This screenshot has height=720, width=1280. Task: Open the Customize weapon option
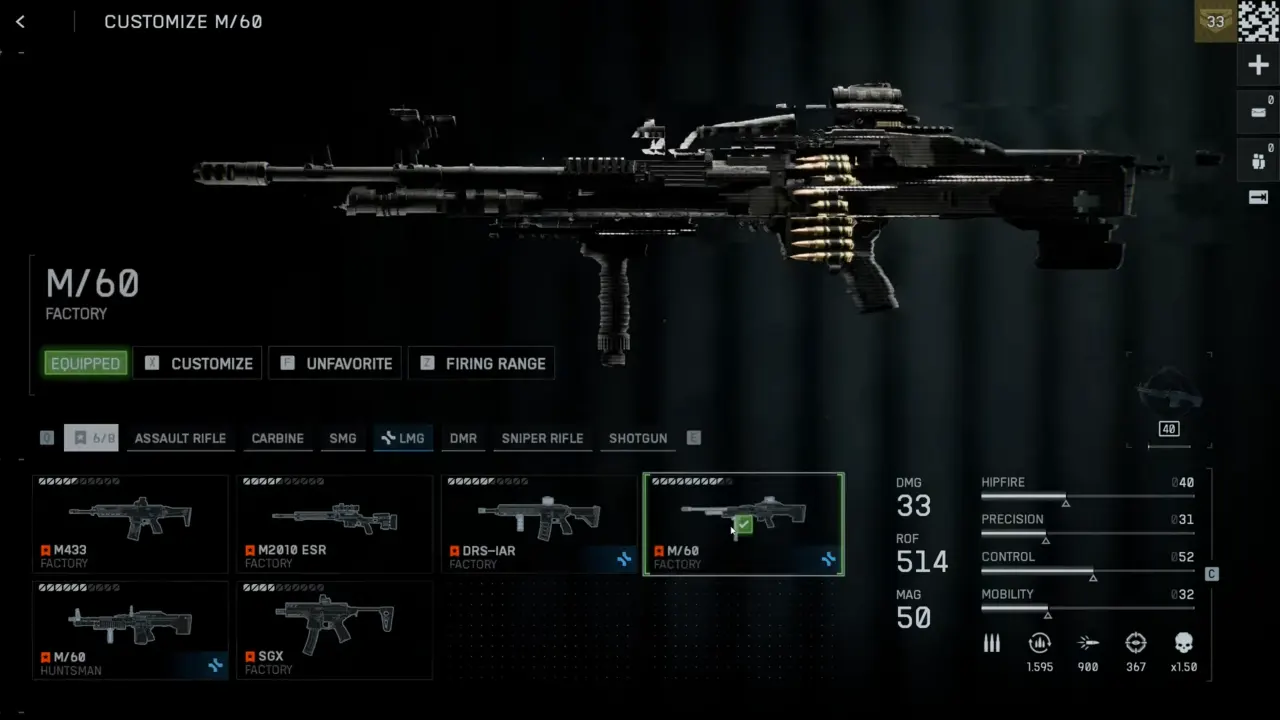197,363
